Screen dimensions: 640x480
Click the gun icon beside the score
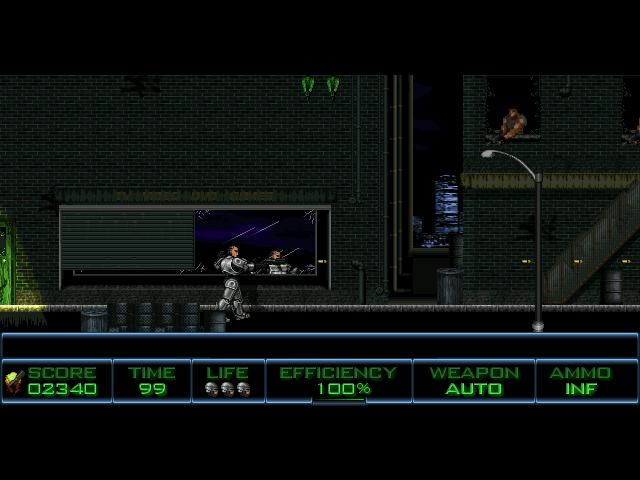pos(14,379)
